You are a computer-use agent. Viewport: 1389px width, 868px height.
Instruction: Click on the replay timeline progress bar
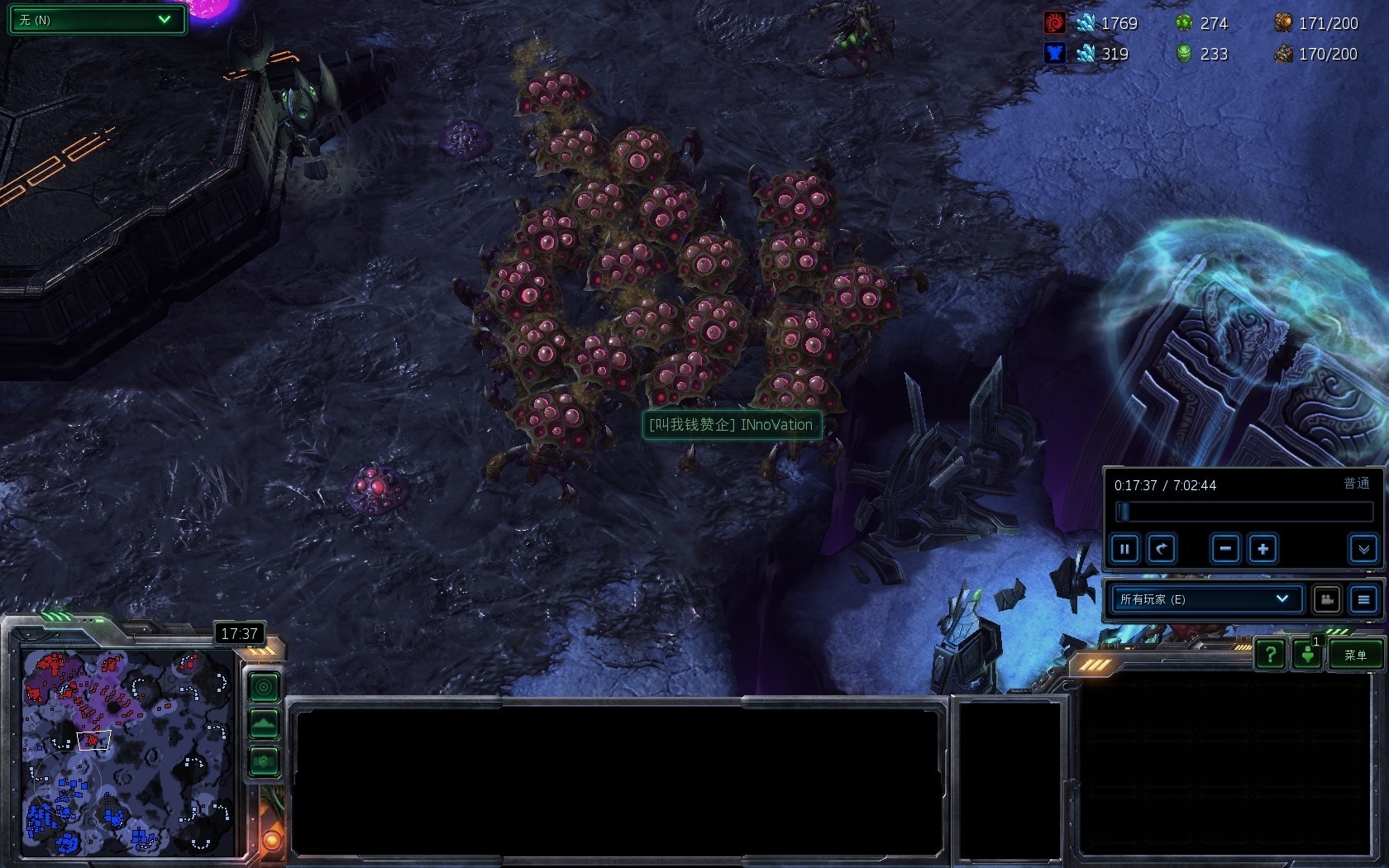point(1243,512)
